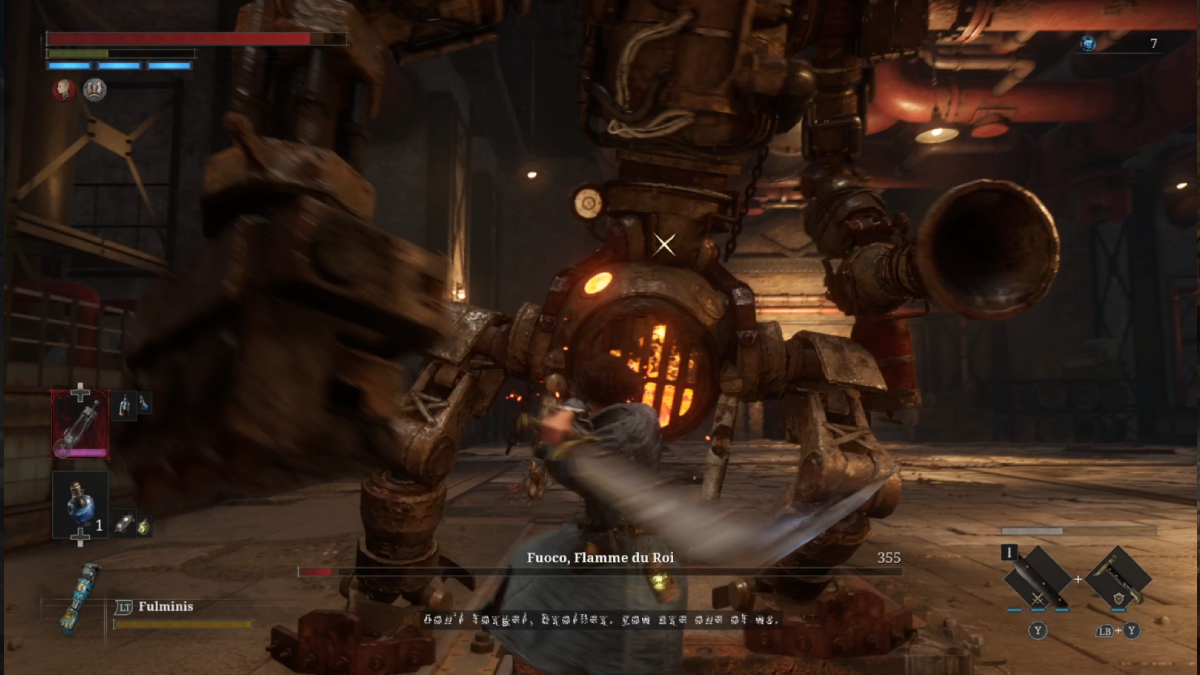Click the grey armor status buff icon
This screenshot has width=1200, height=675.
[x=95, y=90]
